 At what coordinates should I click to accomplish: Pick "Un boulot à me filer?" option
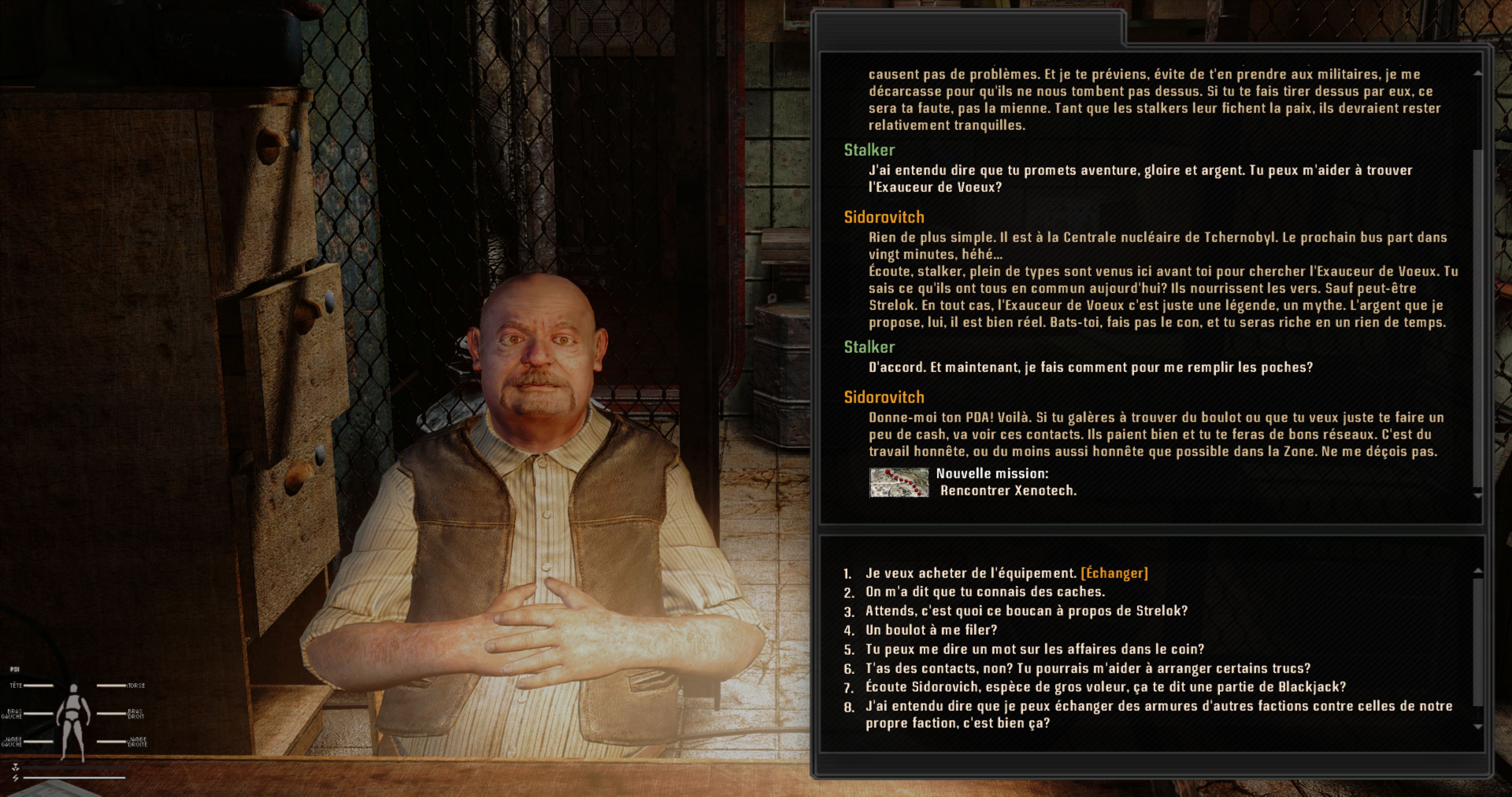pos(931,630)
